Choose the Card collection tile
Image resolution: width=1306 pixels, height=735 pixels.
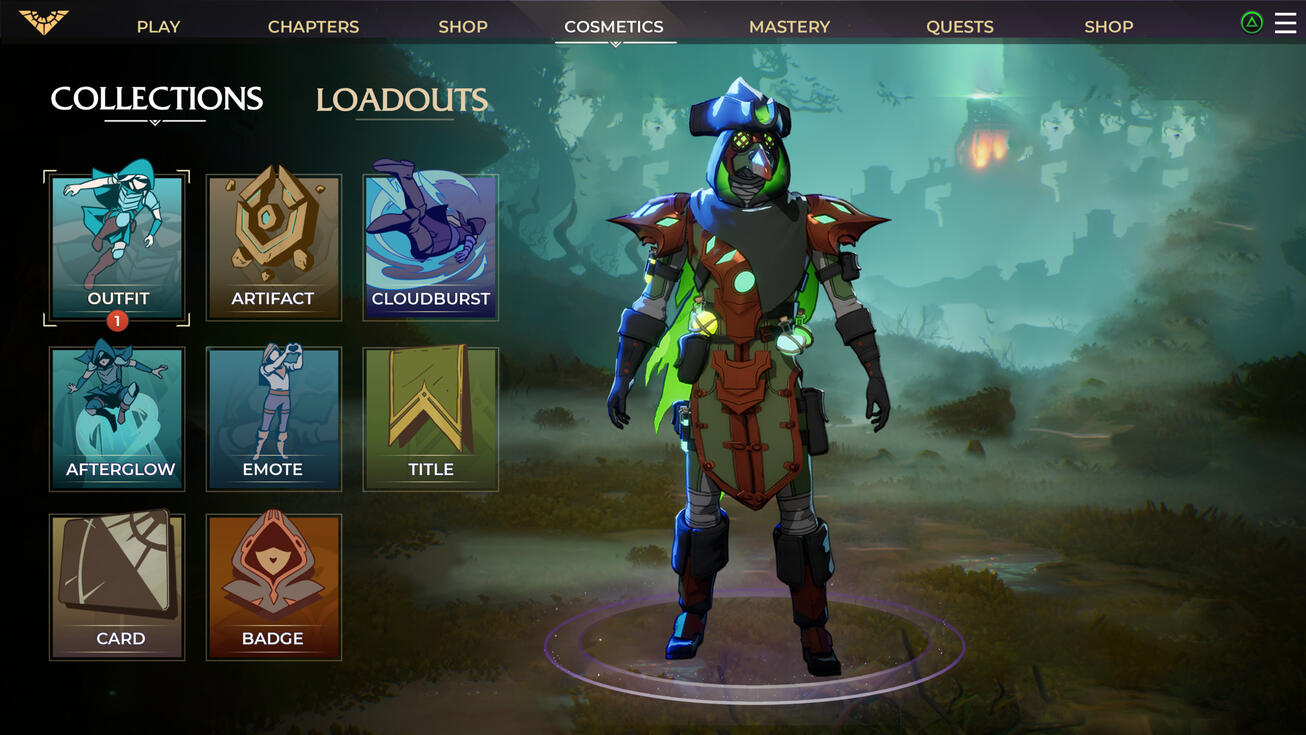point(117,587)
